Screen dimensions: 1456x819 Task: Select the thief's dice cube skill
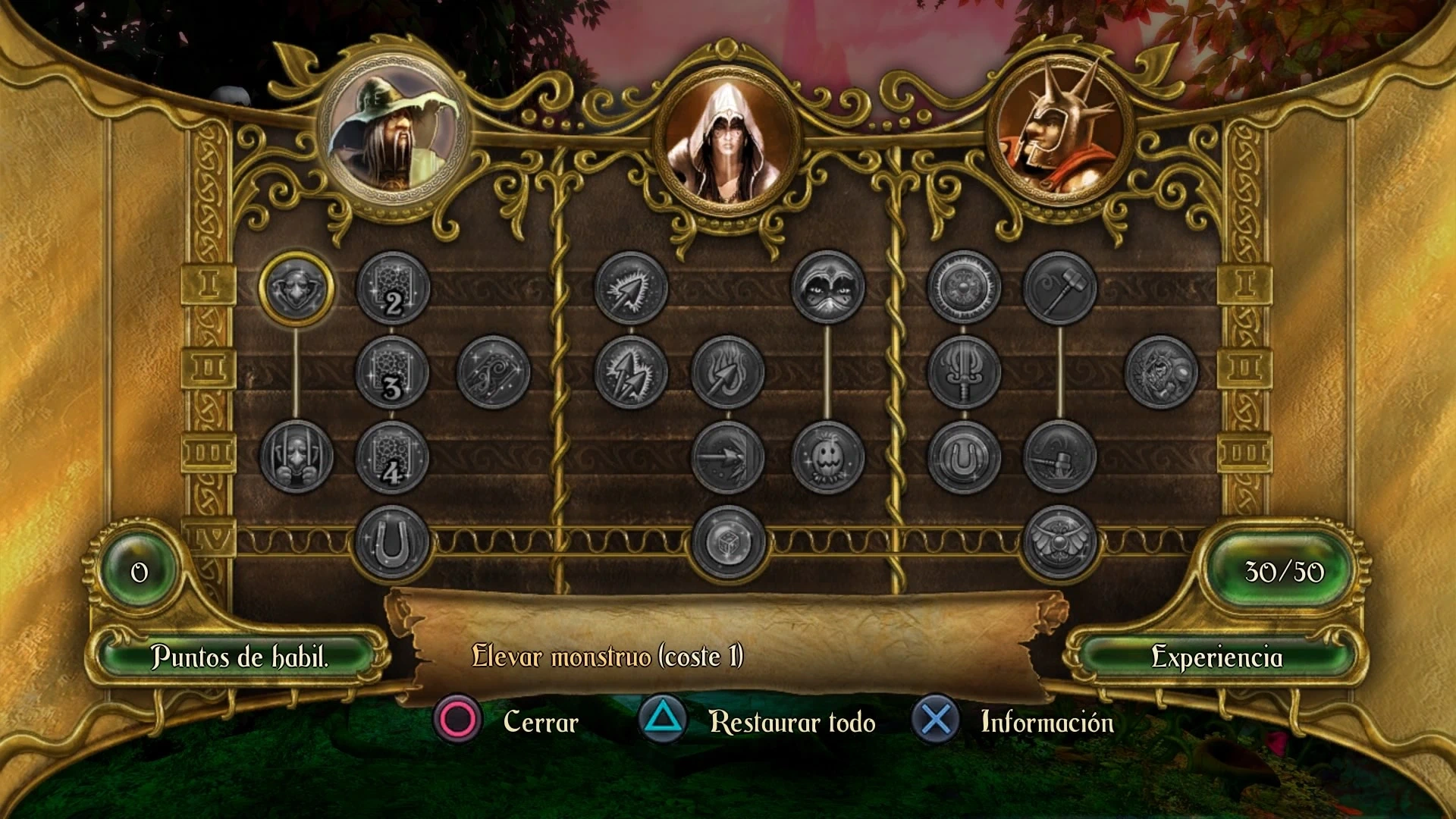728,542
